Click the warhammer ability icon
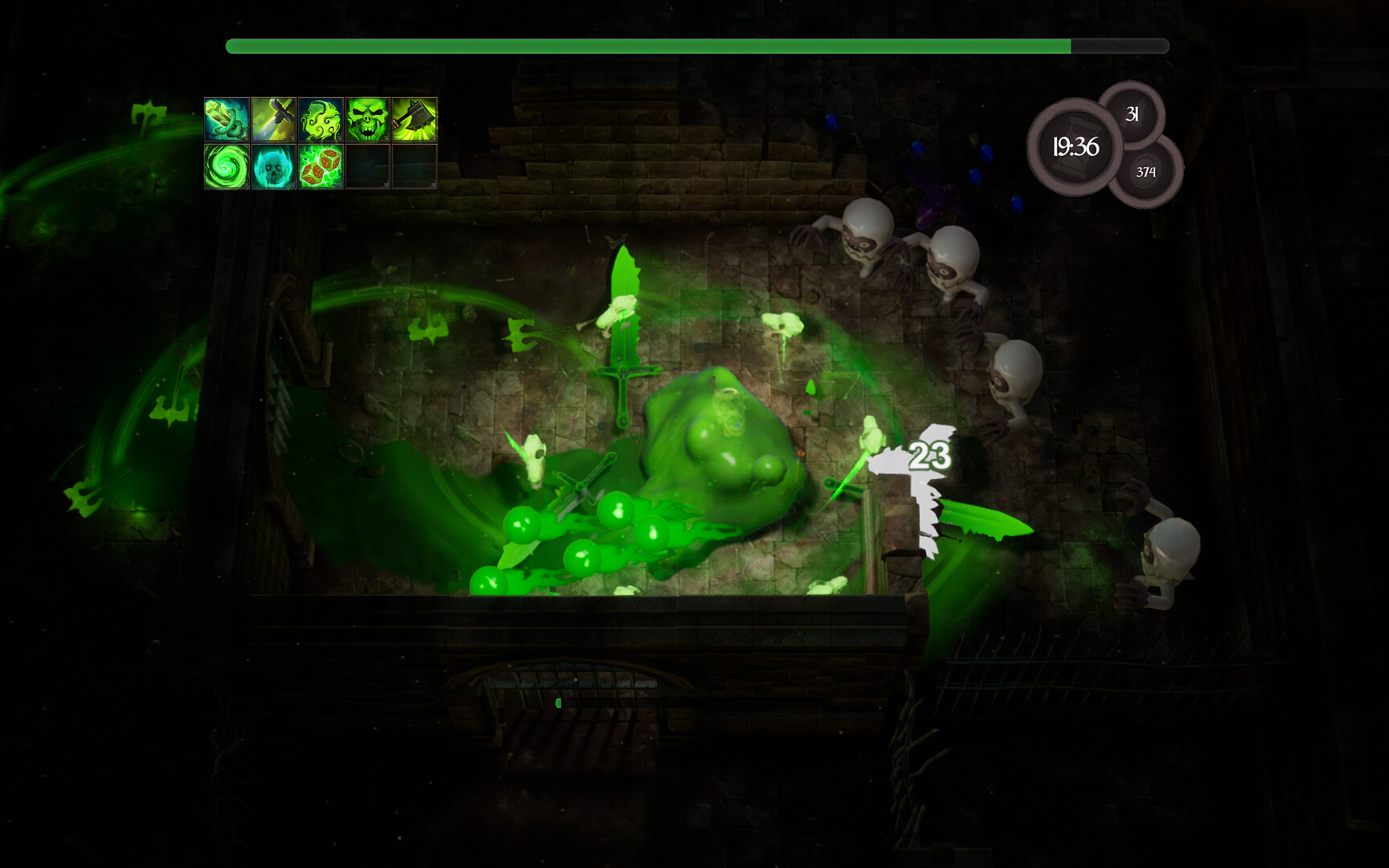The image size is (1389, 868). pos(414,119)
